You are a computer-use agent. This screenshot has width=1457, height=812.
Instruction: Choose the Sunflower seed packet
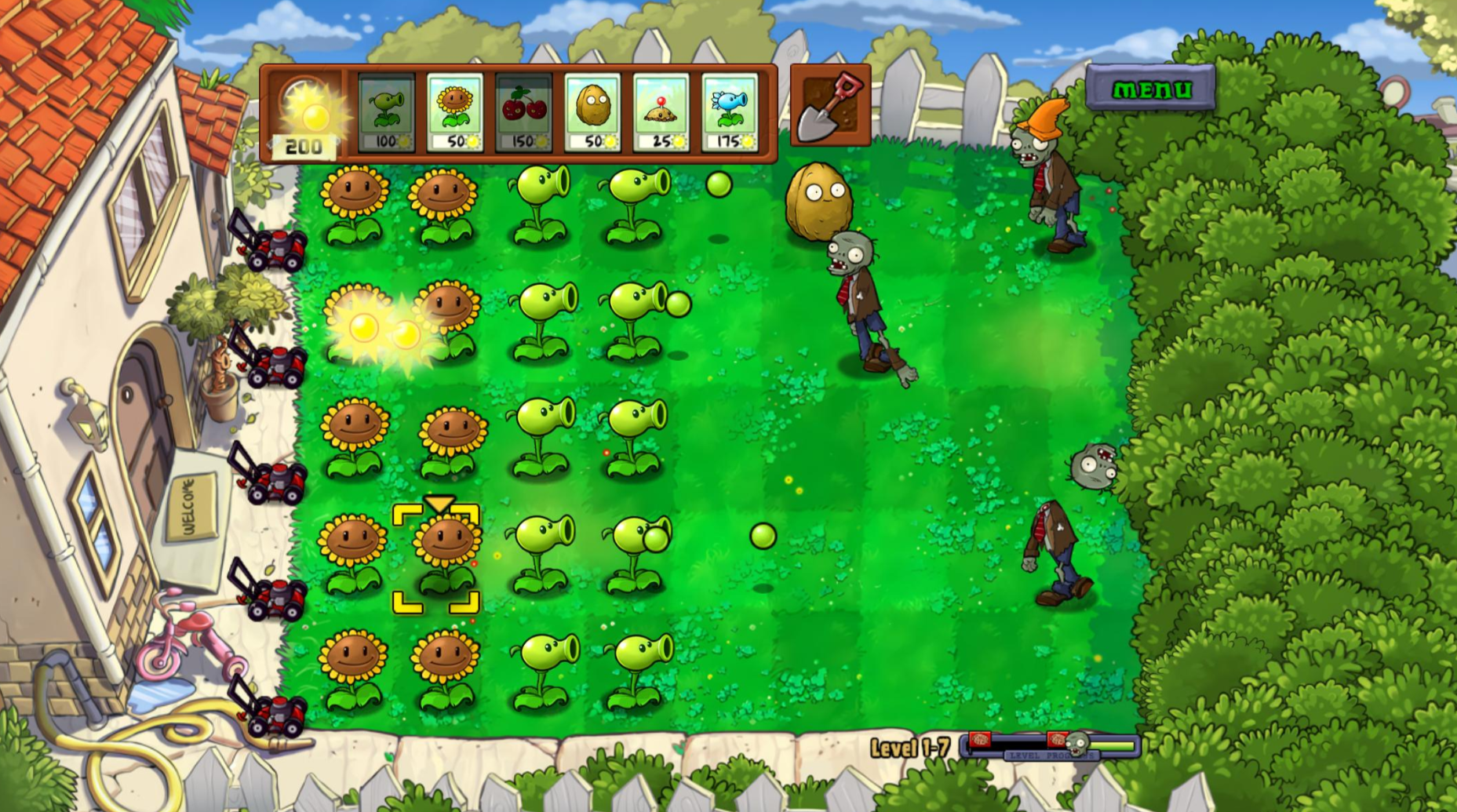(455, 112)
